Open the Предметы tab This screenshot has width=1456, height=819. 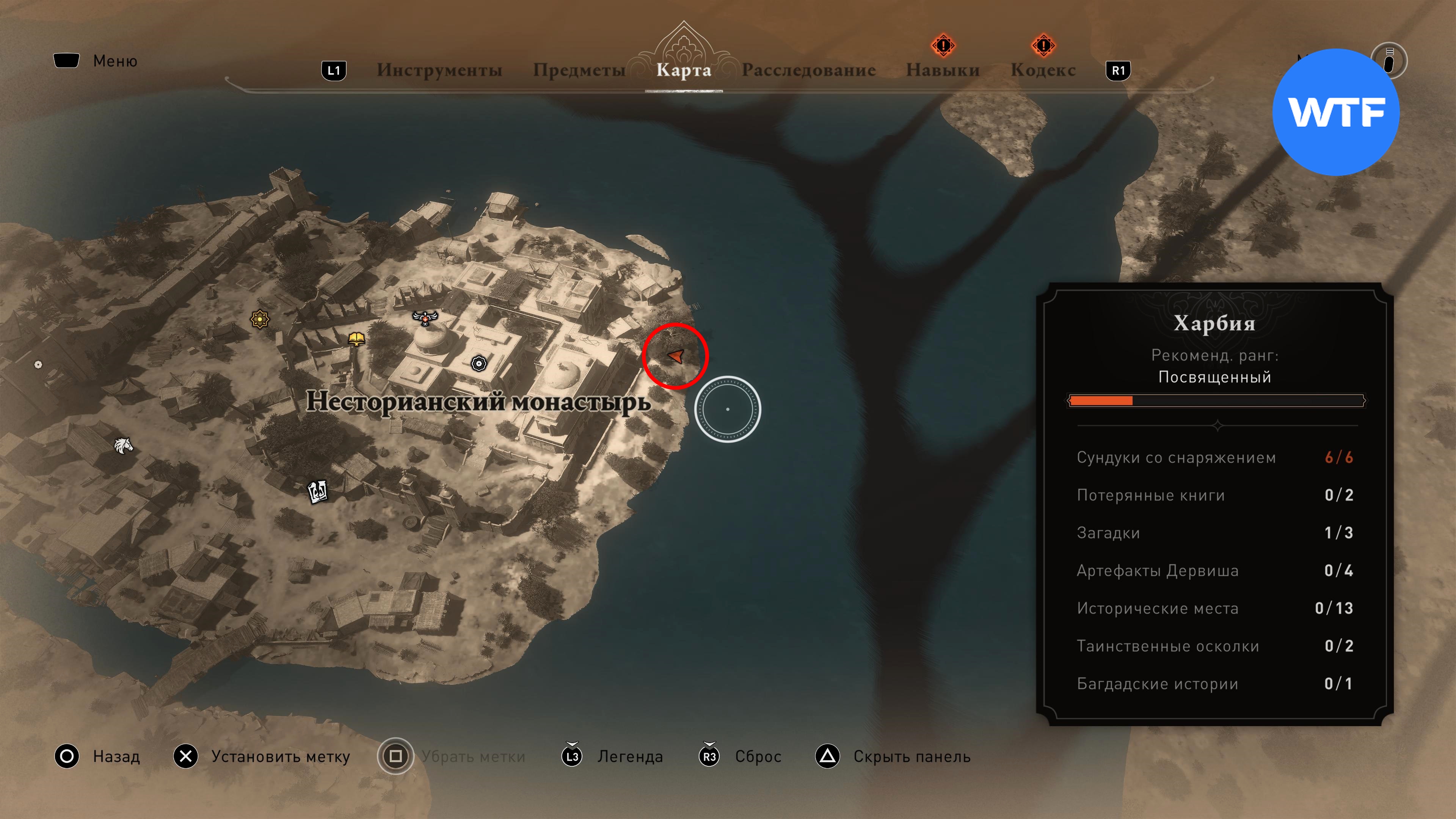coord(579,70)
